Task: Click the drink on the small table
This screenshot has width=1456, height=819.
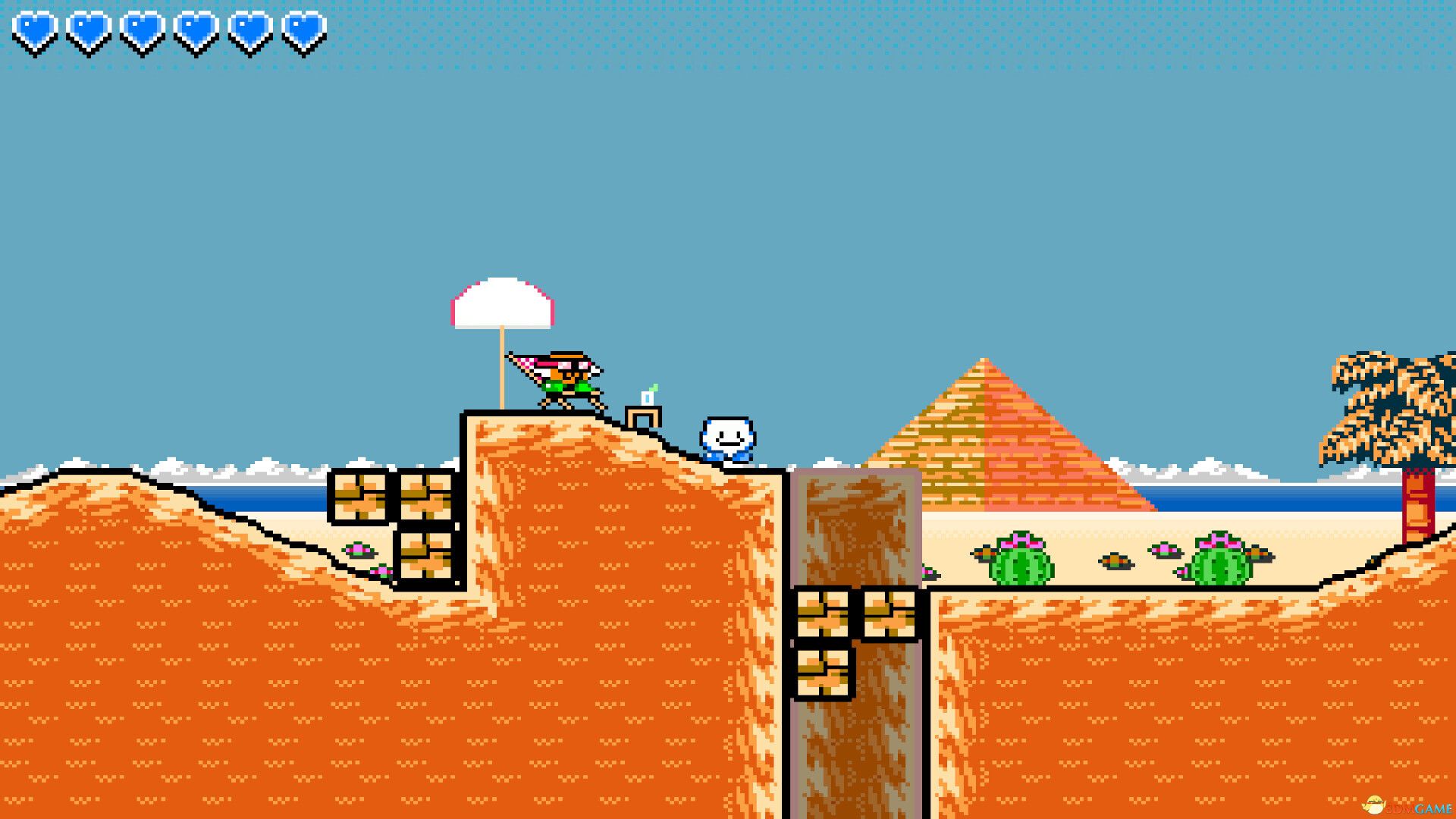Action: point(648,398)
